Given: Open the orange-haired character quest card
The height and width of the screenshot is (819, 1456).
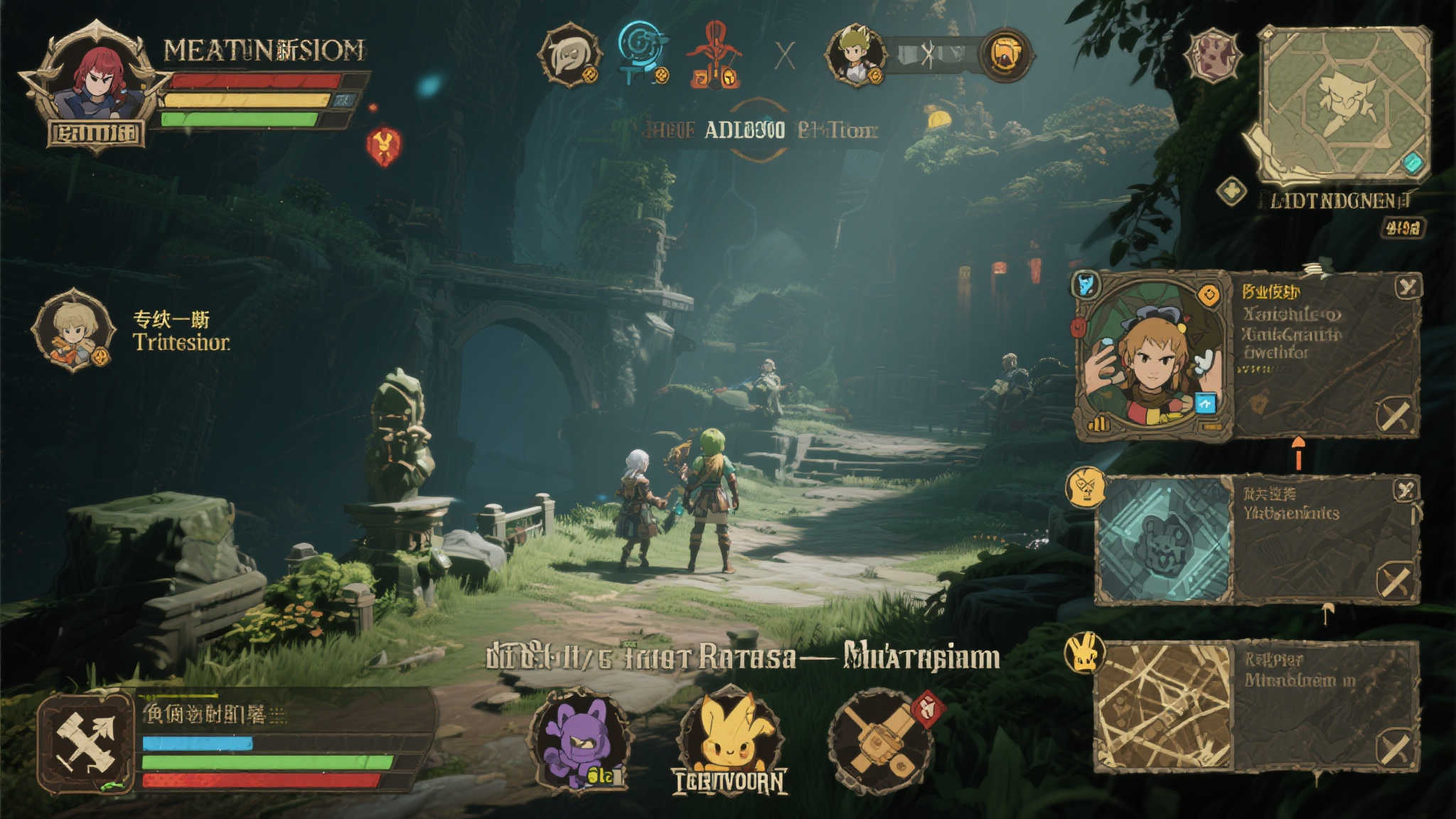Looking at the screenshot, I should click(x=1152, y=357).
